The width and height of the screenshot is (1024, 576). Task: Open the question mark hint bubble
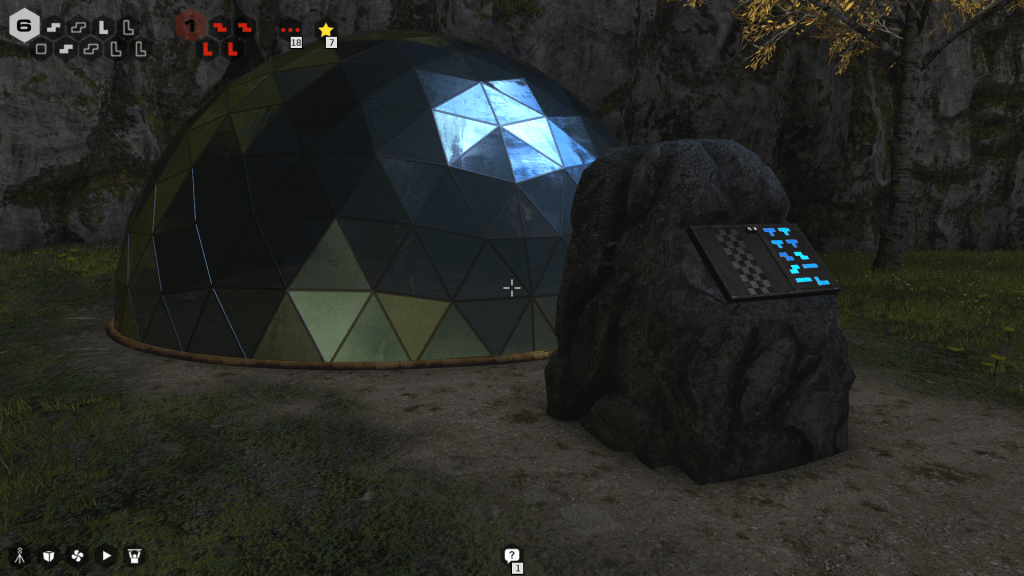pyautogui.click(x=512, y=555)
